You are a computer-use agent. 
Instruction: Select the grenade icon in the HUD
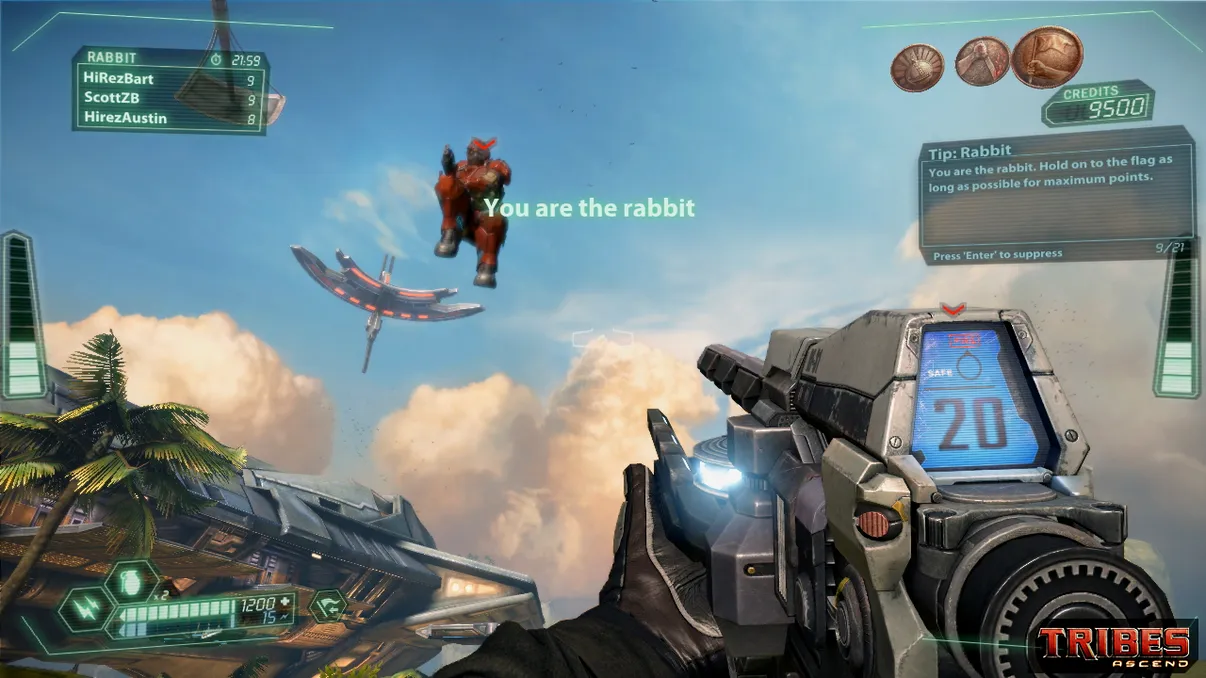point(133,580)
